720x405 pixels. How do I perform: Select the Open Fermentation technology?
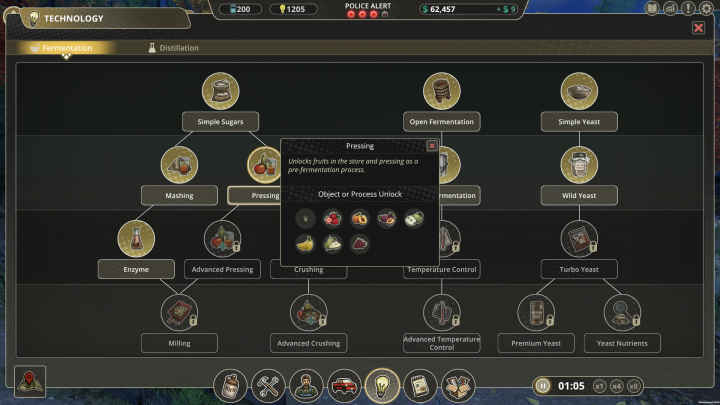click(442, 122)
